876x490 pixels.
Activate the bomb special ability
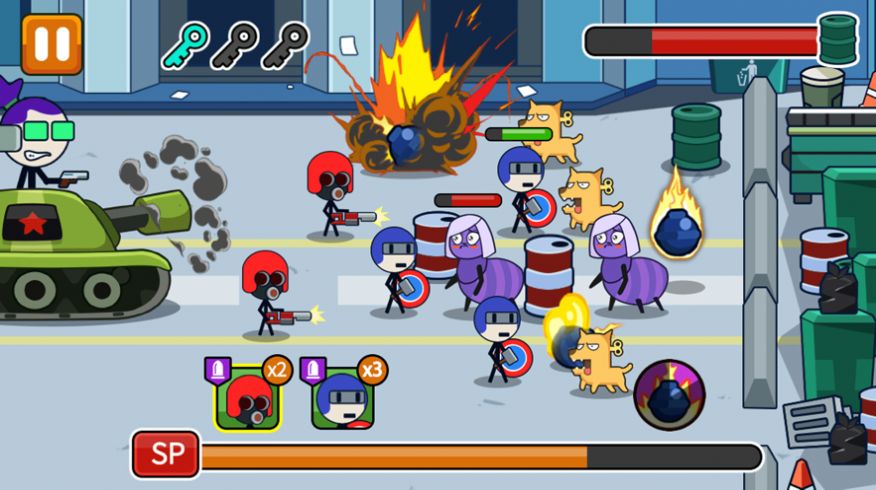click(x=669, y=395)
